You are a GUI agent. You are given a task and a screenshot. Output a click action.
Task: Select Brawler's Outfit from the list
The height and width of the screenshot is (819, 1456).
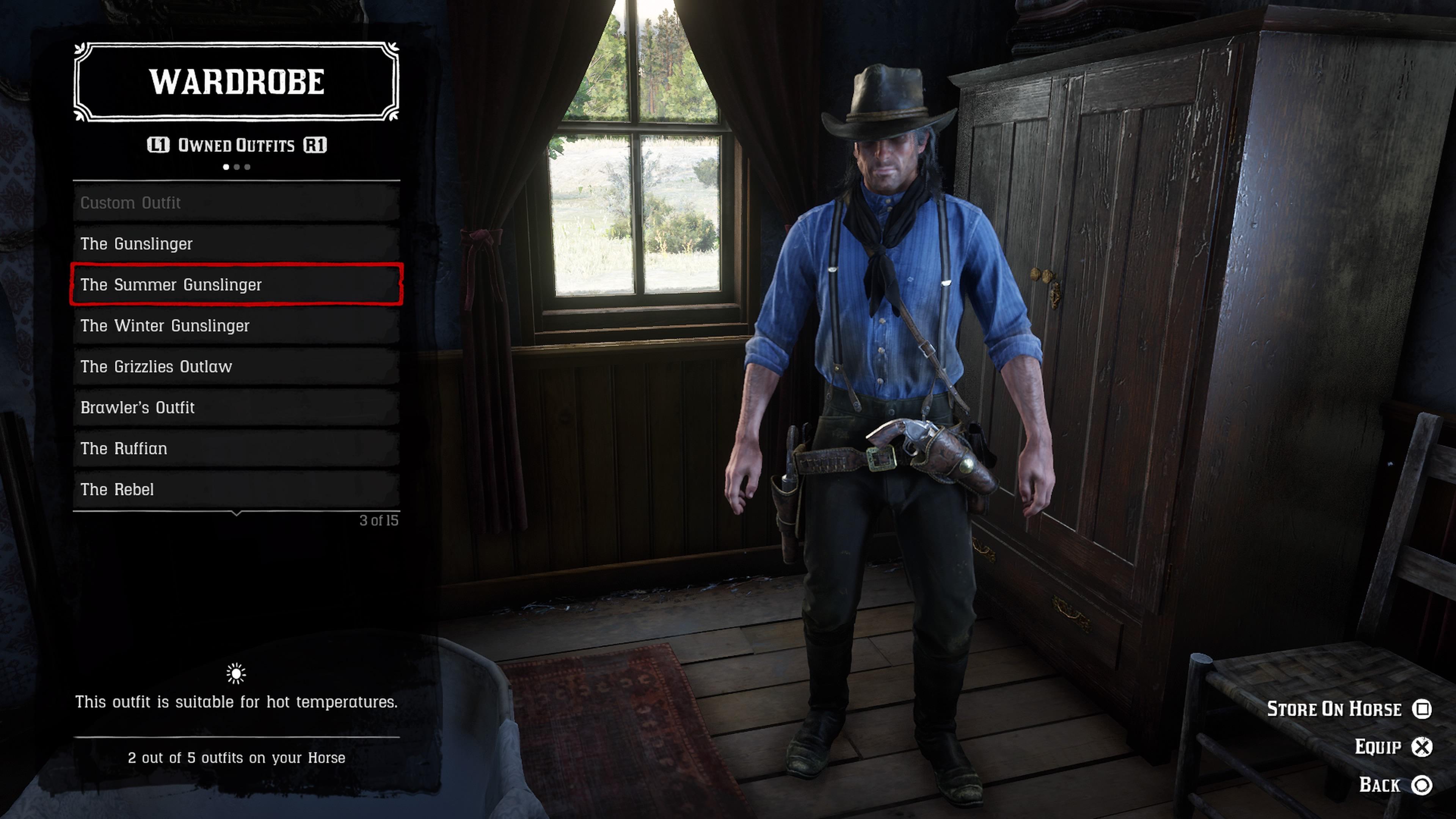tap(236, 408)
